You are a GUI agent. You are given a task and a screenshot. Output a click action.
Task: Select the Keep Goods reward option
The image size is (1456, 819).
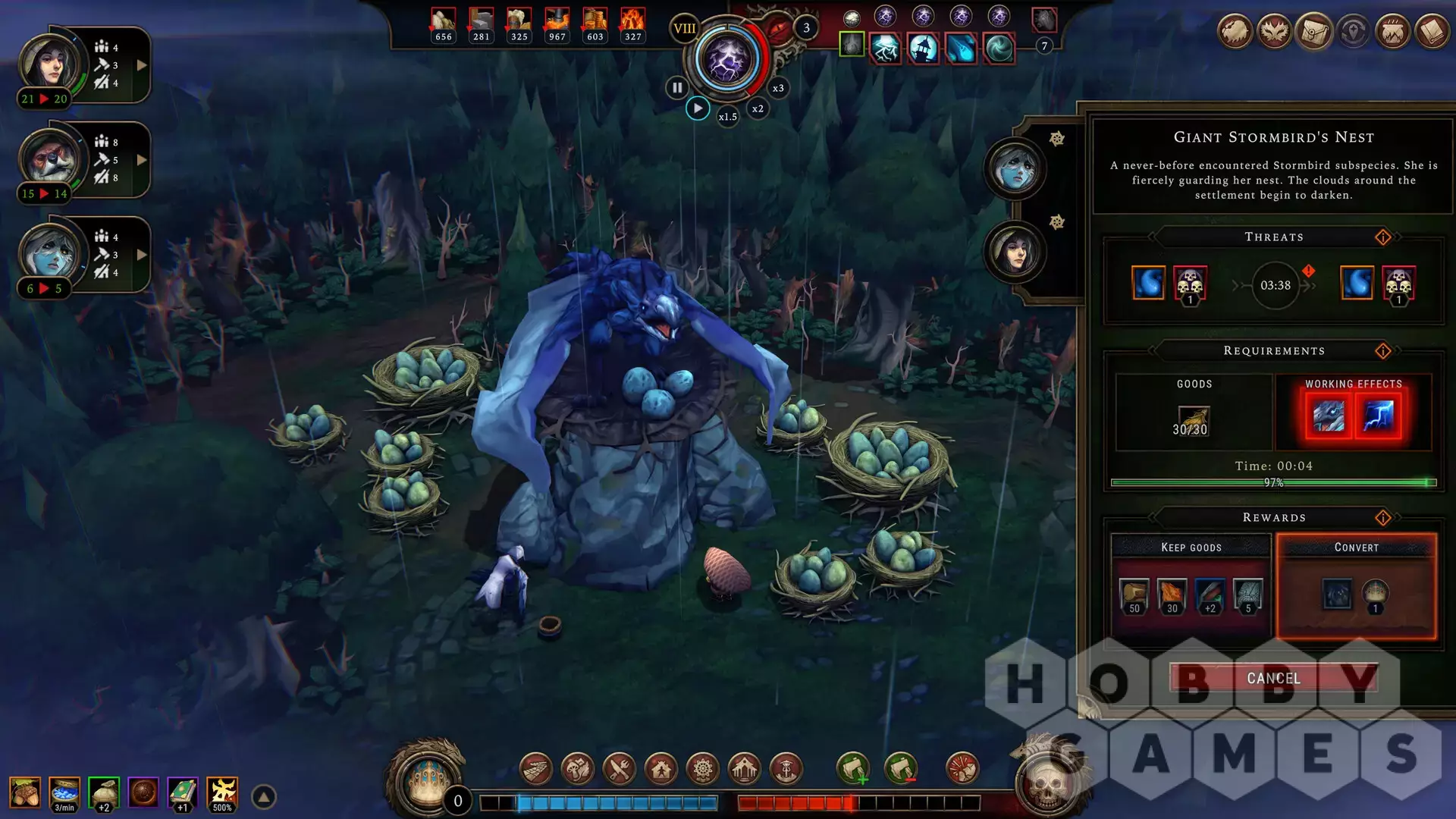click(x=1191, y=585)
